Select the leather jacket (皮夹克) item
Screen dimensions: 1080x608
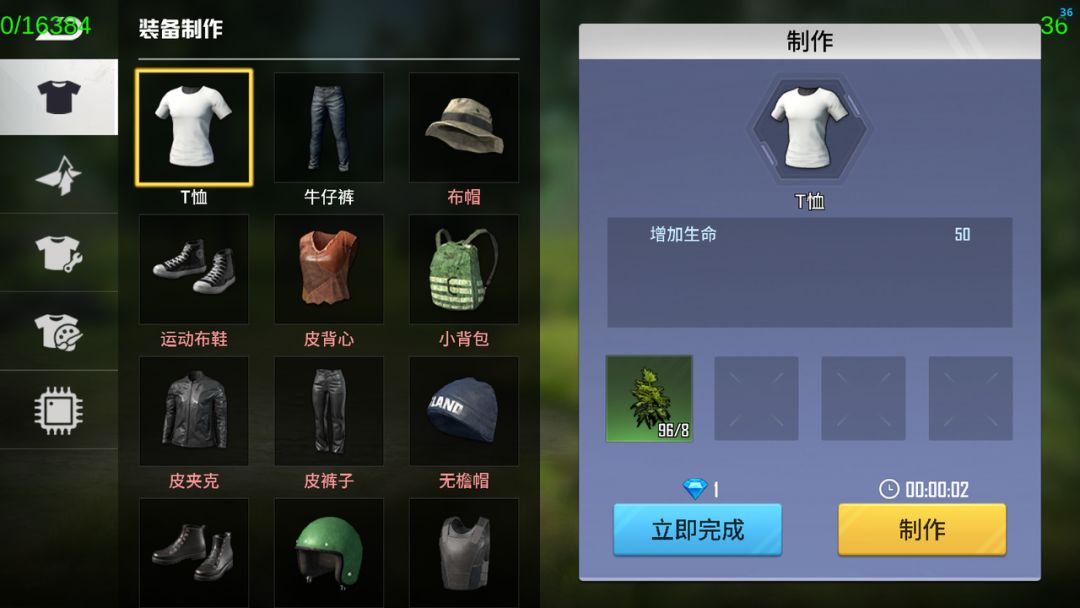click(x=194, y=411)
